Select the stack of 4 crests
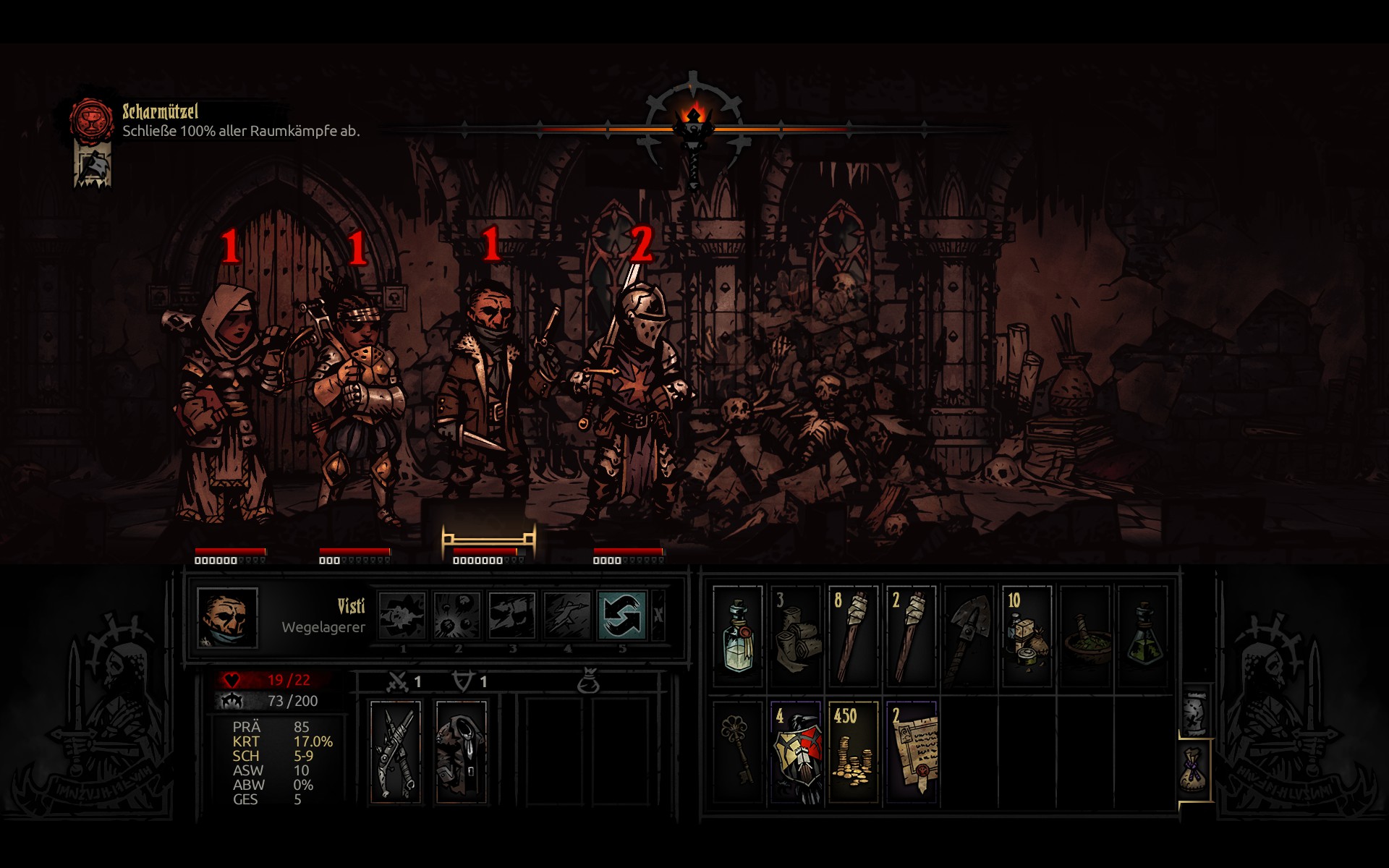 pos(796,752)
